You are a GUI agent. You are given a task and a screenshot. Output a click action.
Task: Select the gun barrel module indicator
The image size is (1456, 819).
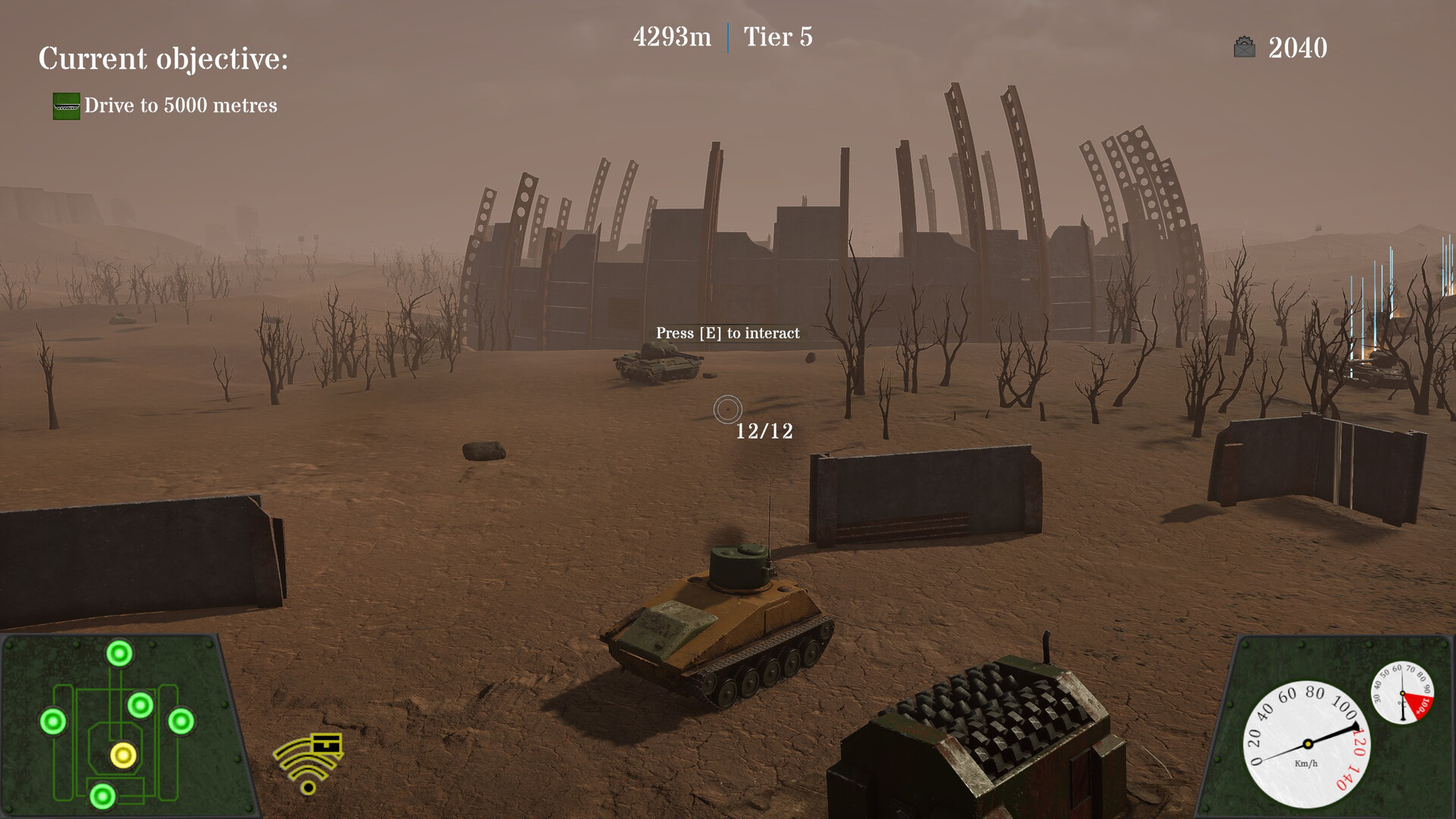click(119, 653)
